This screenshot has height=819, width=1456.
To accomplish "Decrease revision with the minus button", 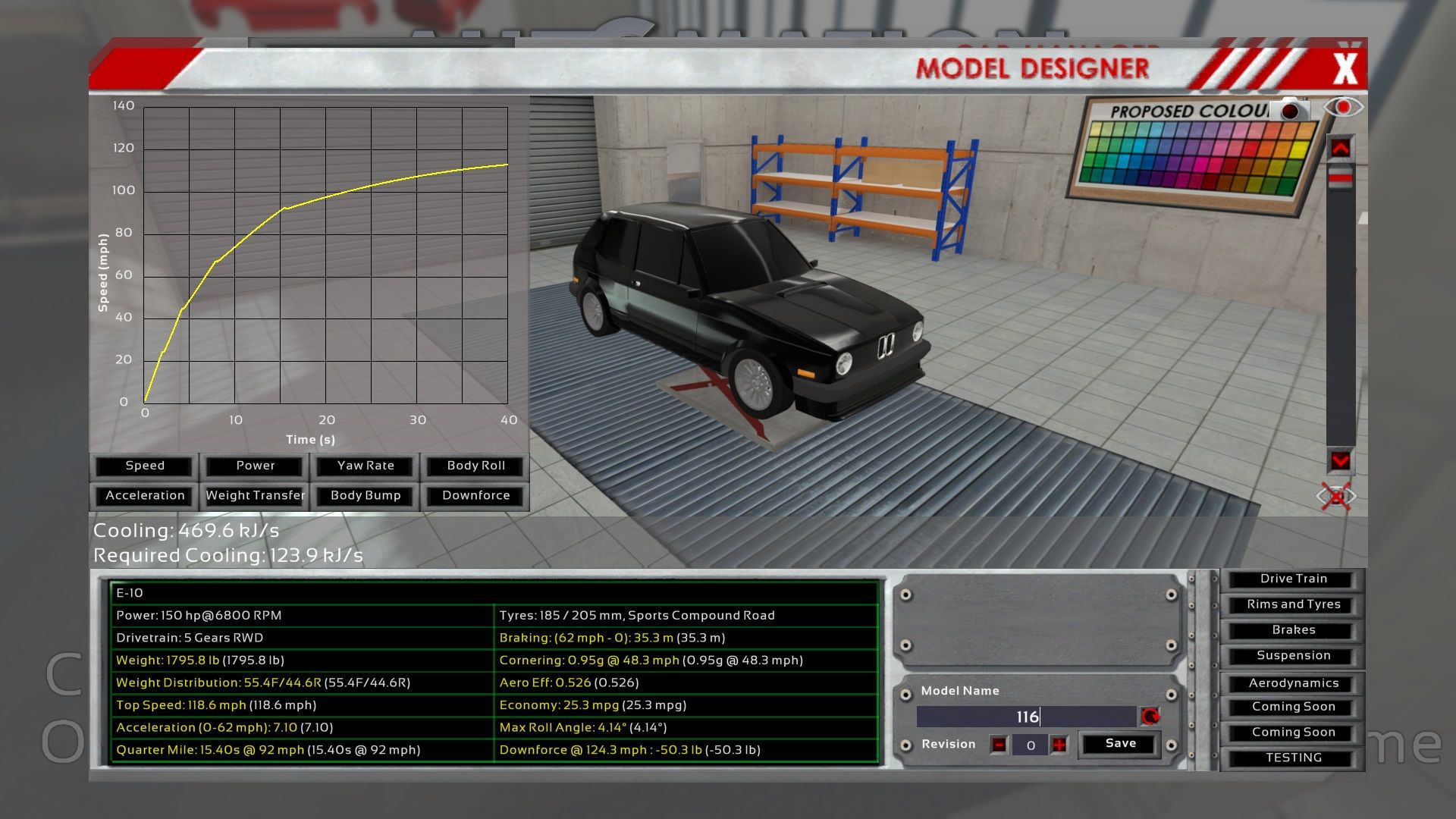I will [999, 745].
